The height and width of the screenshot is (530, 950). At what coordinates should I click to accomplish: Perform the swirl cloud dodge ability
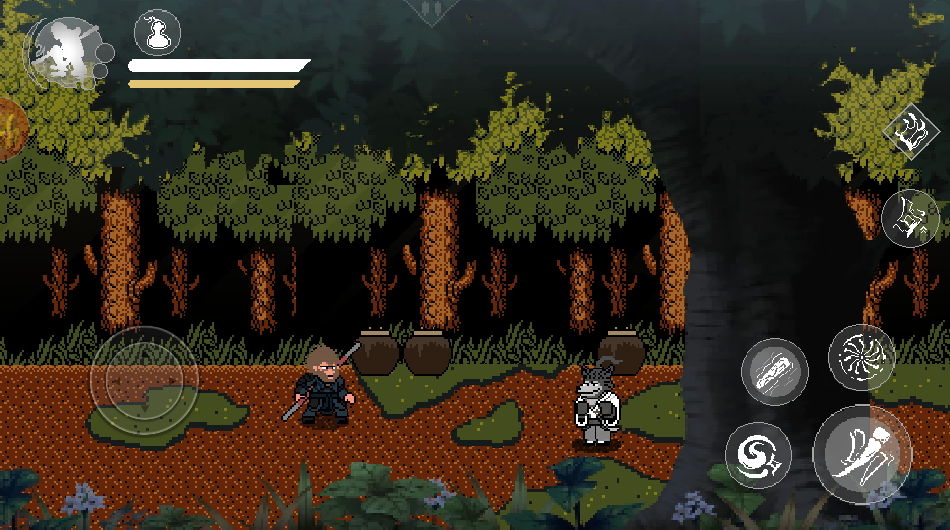(x=757, y=455)
